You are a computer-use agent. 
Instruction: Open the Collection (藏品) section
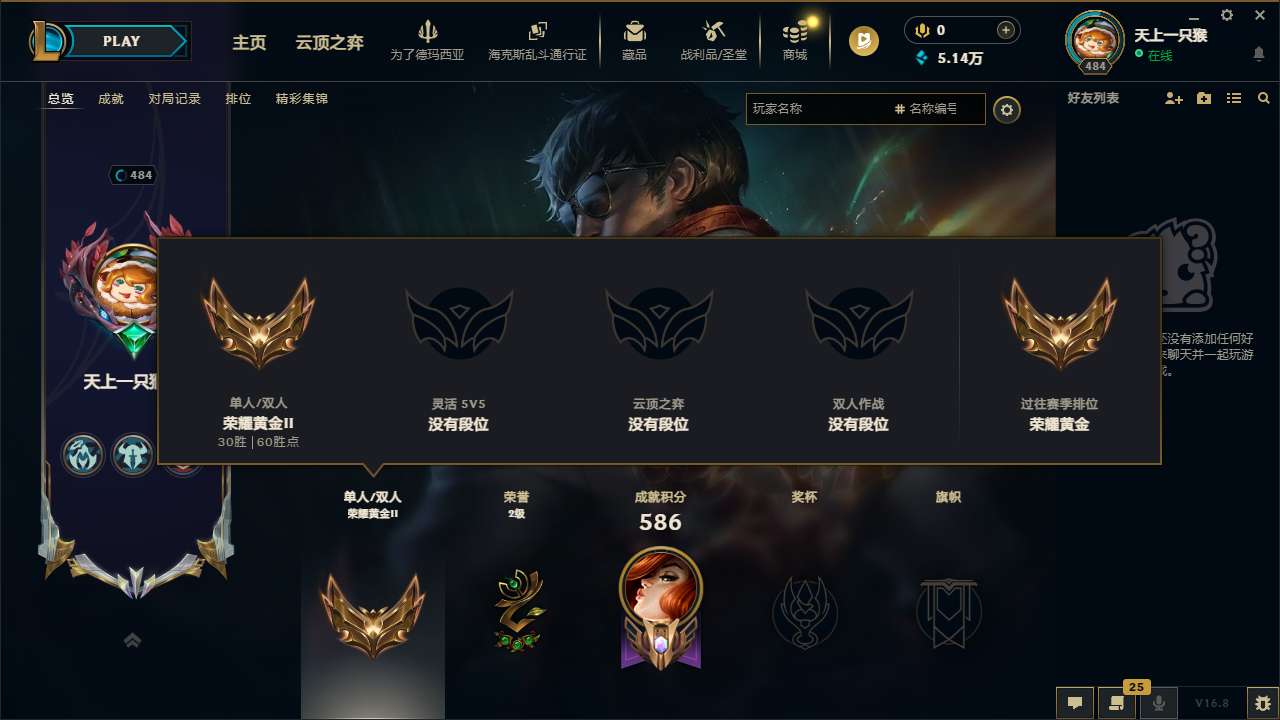click(634, 40)
